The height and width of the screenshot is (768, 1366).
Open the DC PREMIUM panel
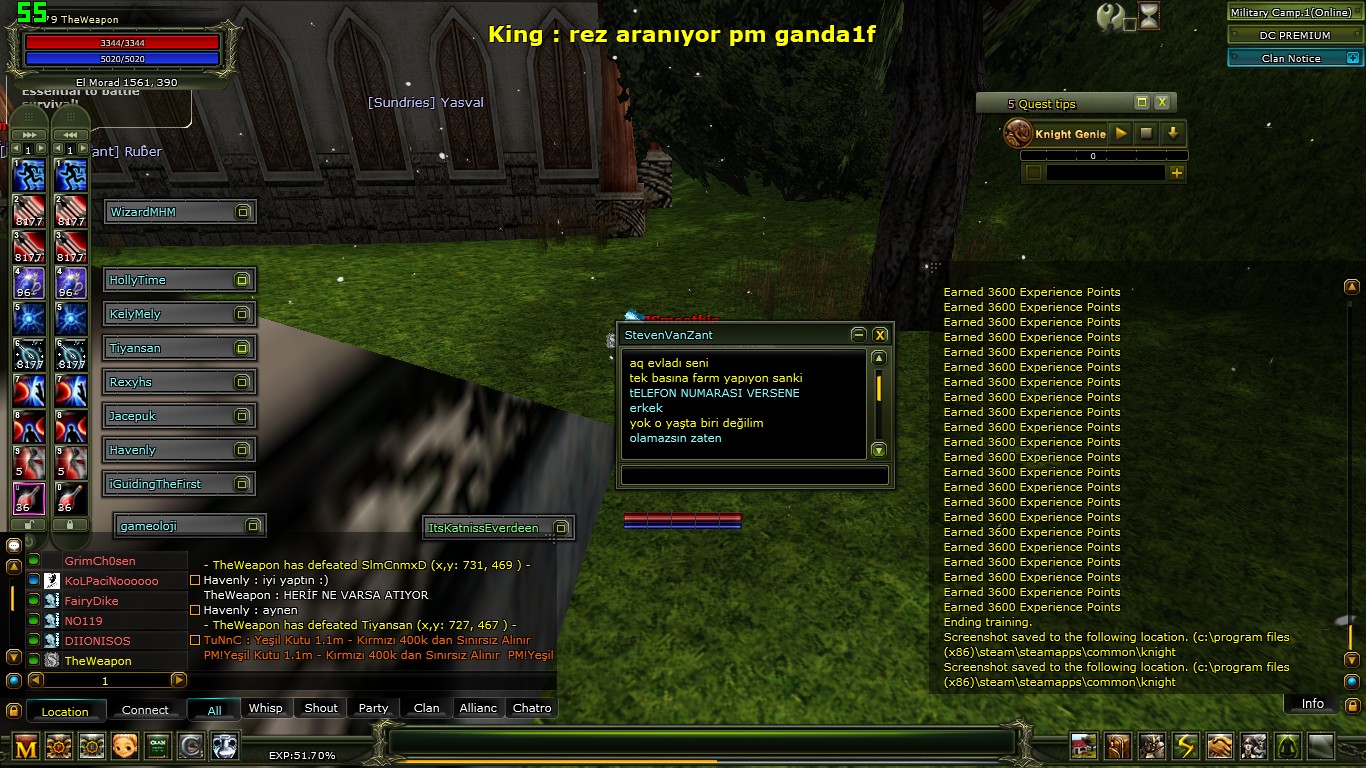click(x=1294, y=35)
